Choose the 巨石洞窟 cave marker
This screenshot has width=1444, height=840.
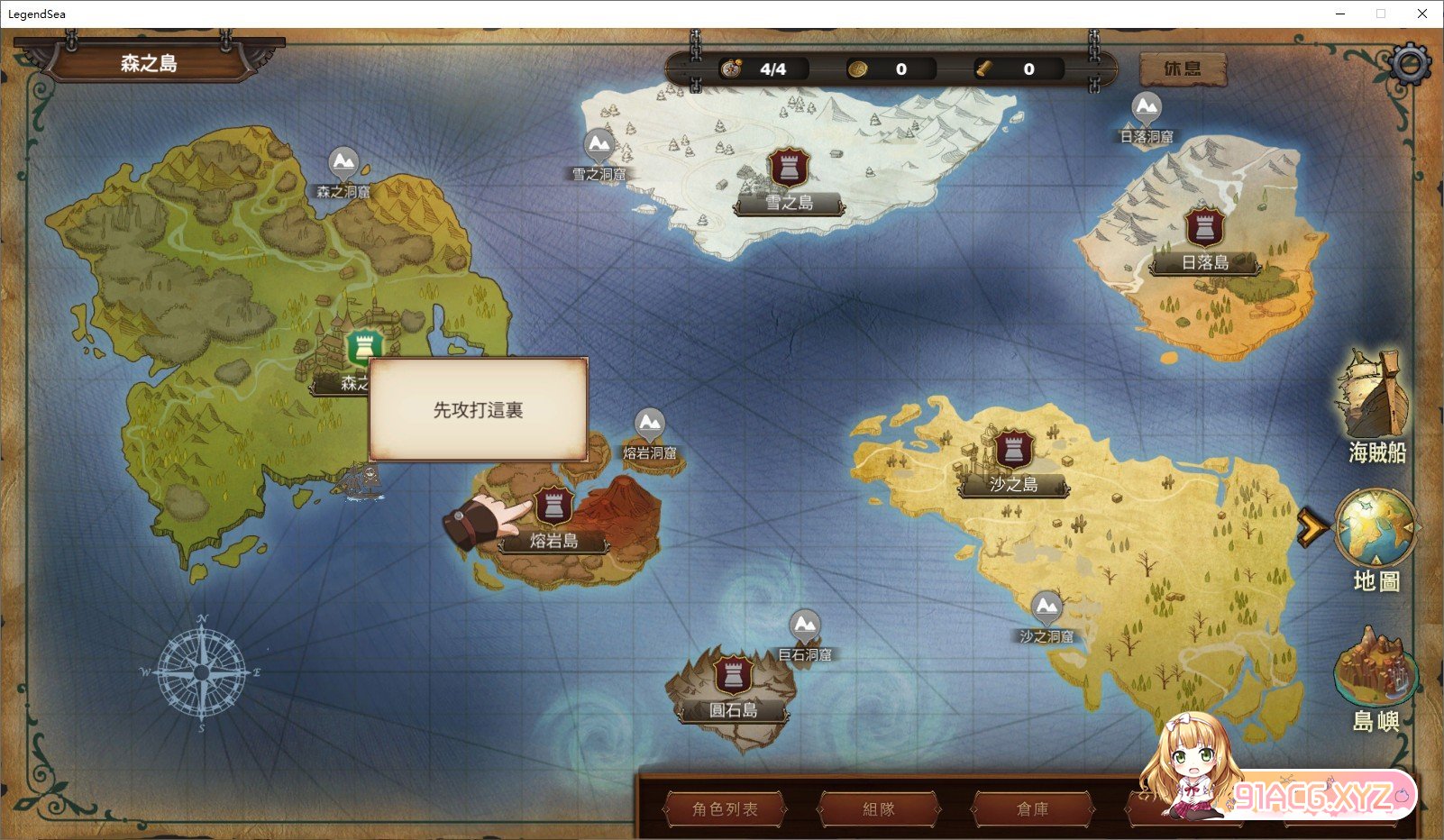pos(805,625)
